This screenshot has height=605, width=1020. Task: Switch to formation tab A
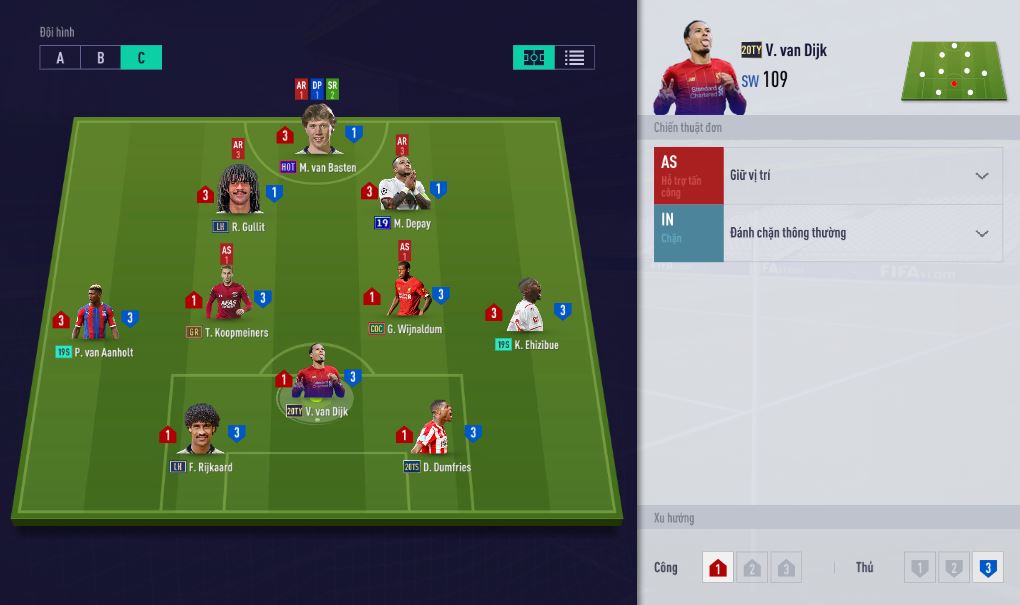click(60, 58)
